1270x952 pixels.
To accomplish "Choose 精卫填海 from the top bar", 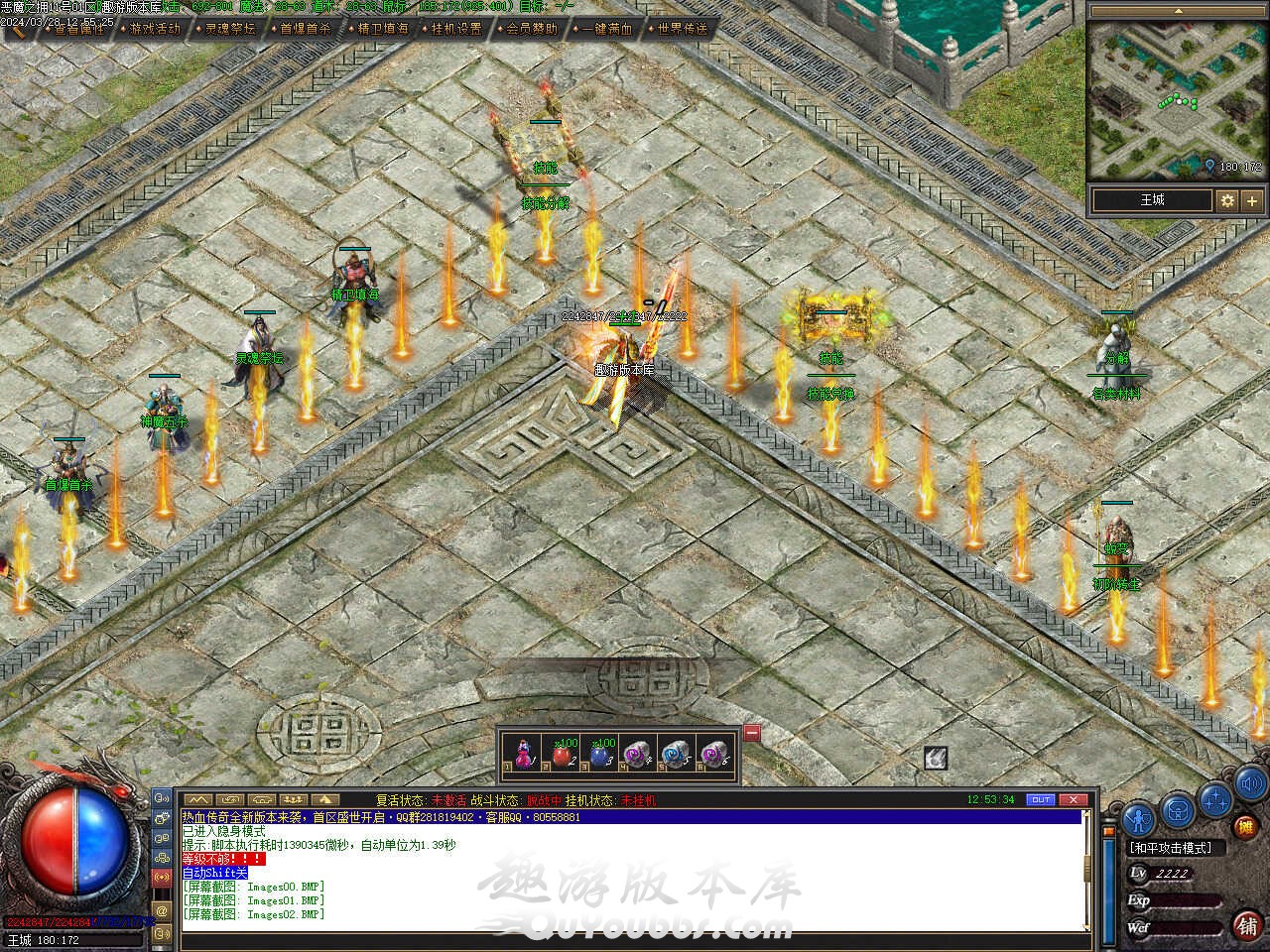I will click(x=382, y=29).
